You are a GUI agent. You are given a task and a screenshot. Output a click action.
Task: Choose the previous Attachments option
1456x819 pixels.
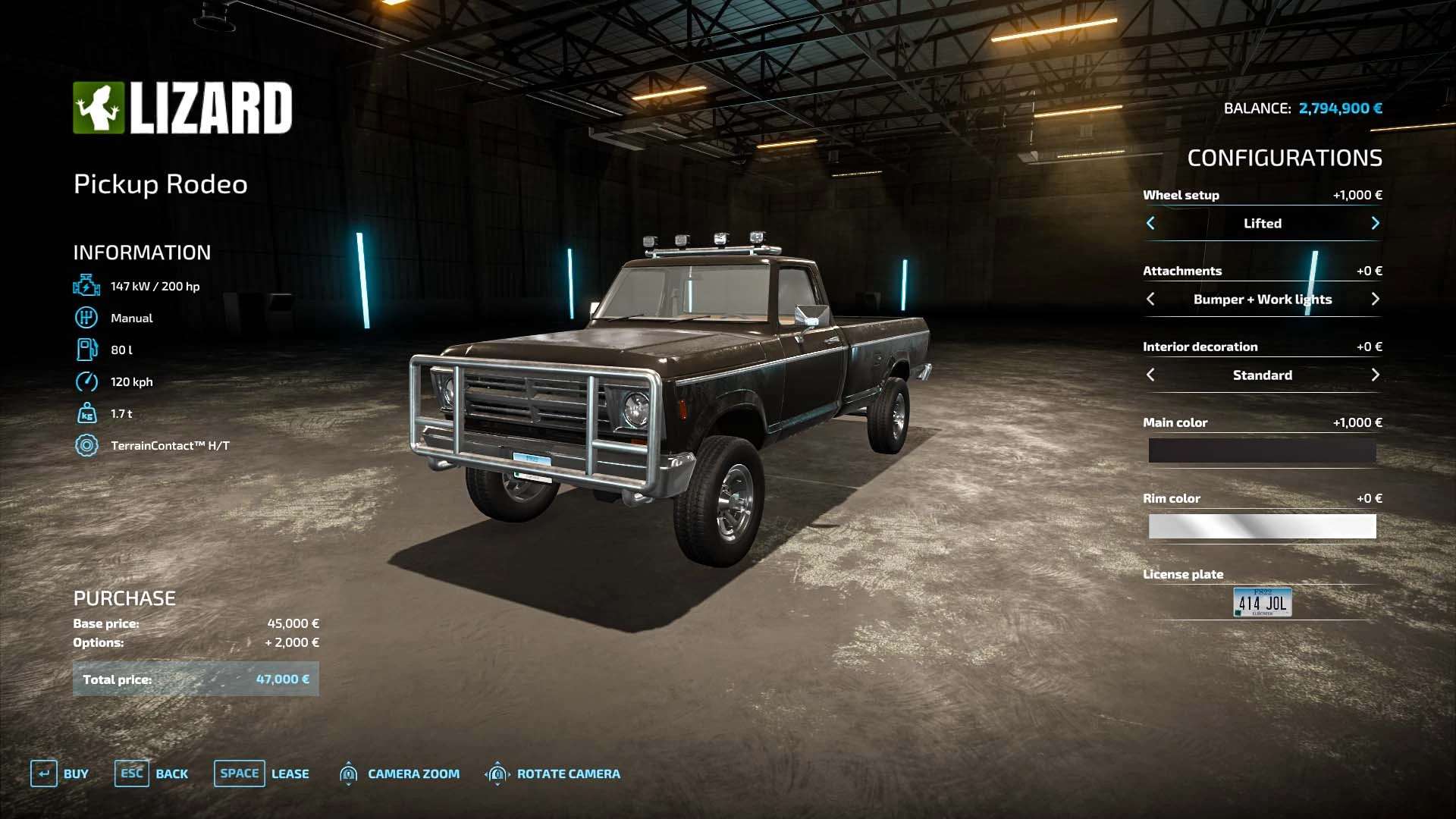[1150, 299]
